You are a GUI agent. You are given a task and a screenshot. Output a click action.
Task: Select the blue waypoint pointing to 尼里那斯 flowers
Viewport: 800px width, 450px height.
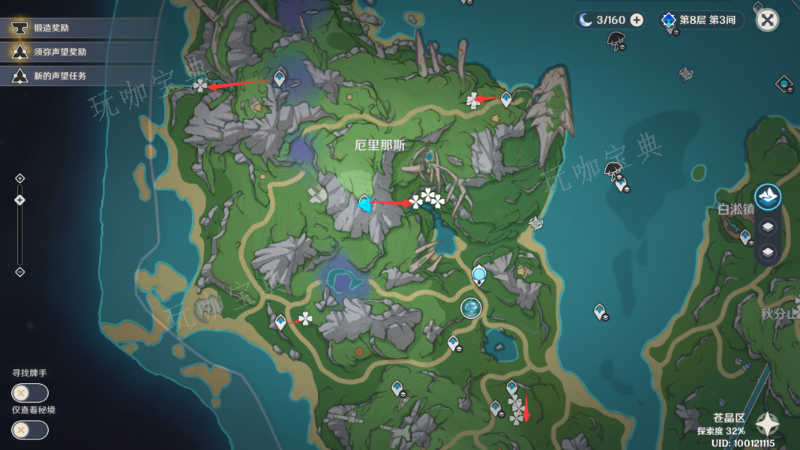tap(365, 204)
